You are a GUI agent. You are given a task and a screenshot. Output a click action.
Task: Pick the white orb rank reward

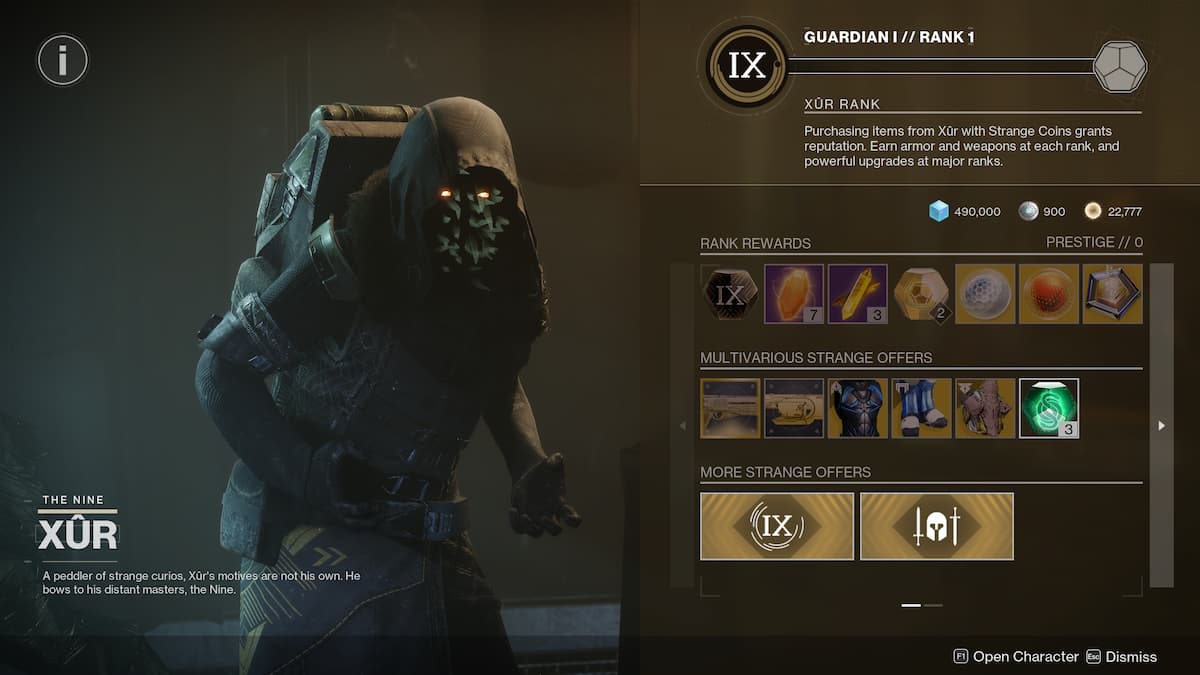point(985,294)
